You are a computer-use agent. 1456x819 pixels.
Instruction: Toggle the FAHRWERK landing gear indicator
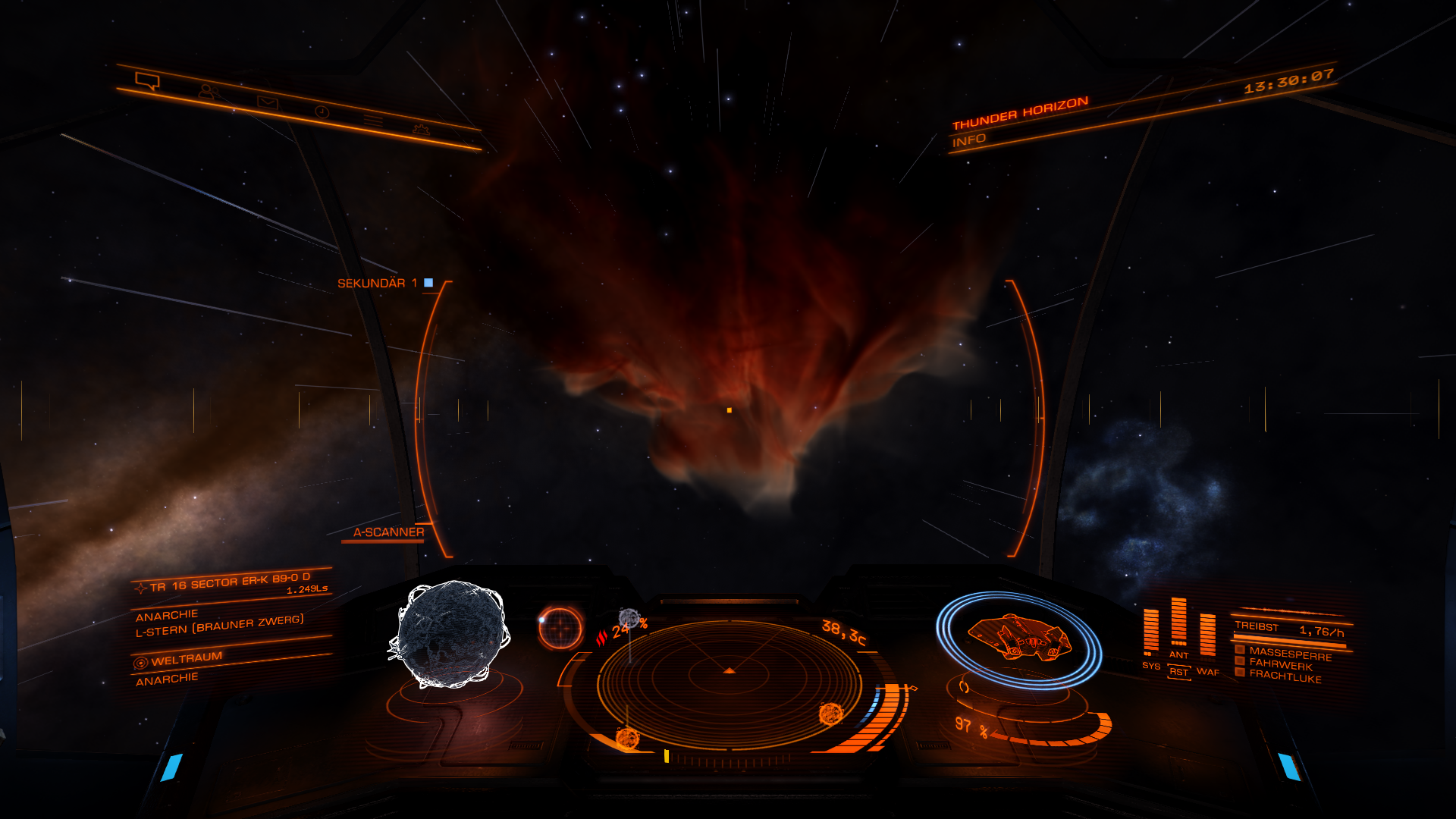coord(1280,665)
